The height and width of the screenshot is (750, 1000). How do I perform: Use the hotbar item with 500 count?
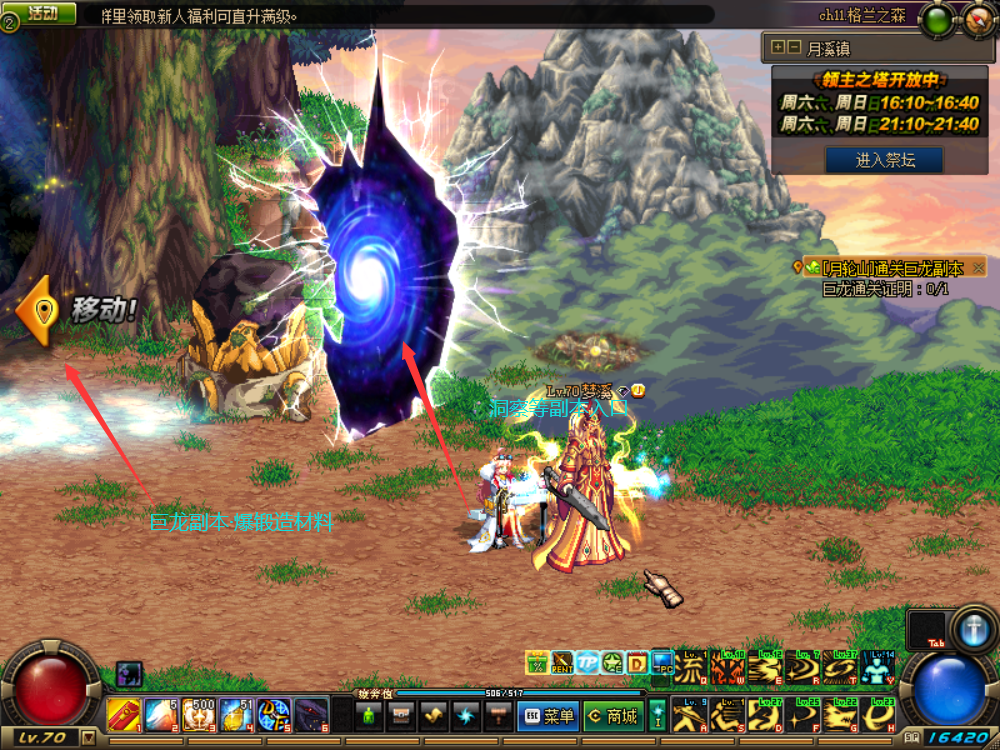tap(199, 715)
